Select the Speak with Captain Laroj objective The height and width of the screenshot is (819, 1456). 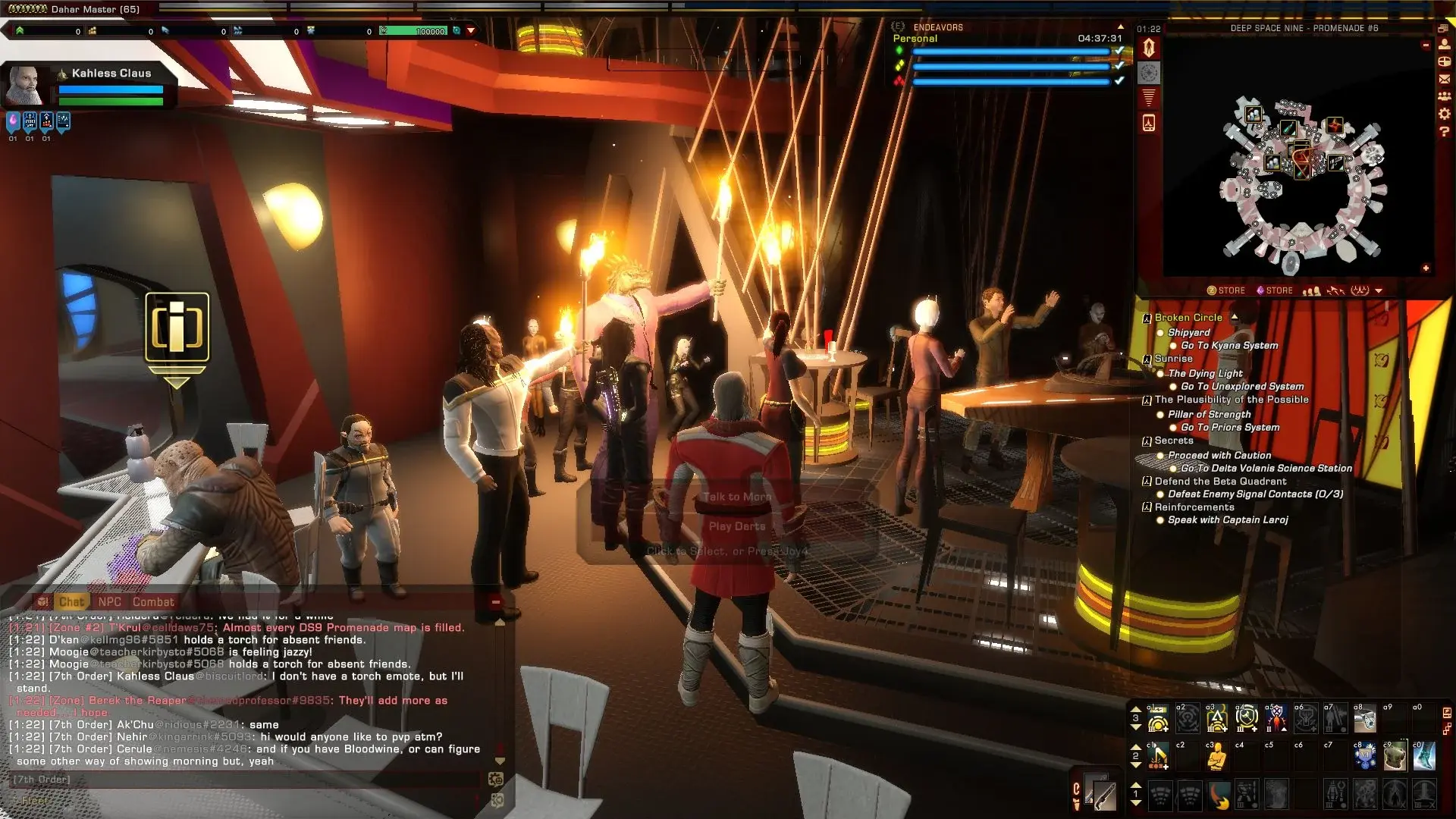(1227, 520)
